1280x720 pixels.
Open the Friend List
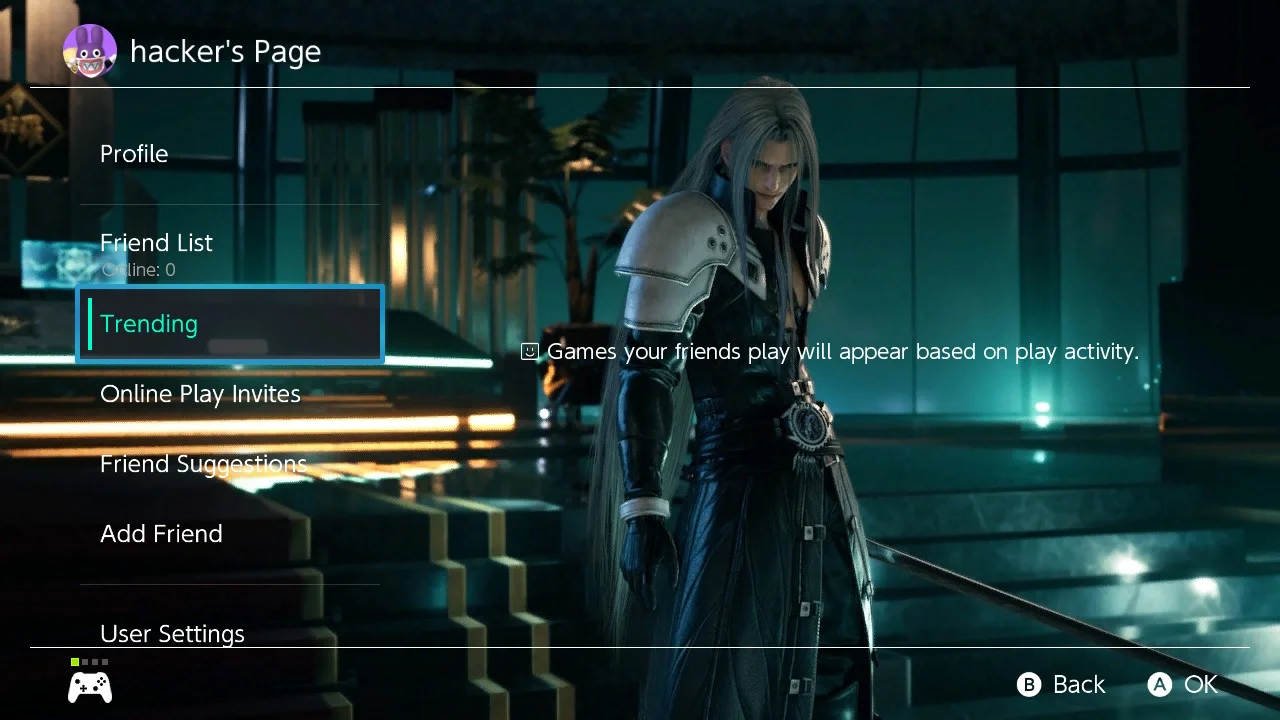pyautogui.click(x=156, y=242)
